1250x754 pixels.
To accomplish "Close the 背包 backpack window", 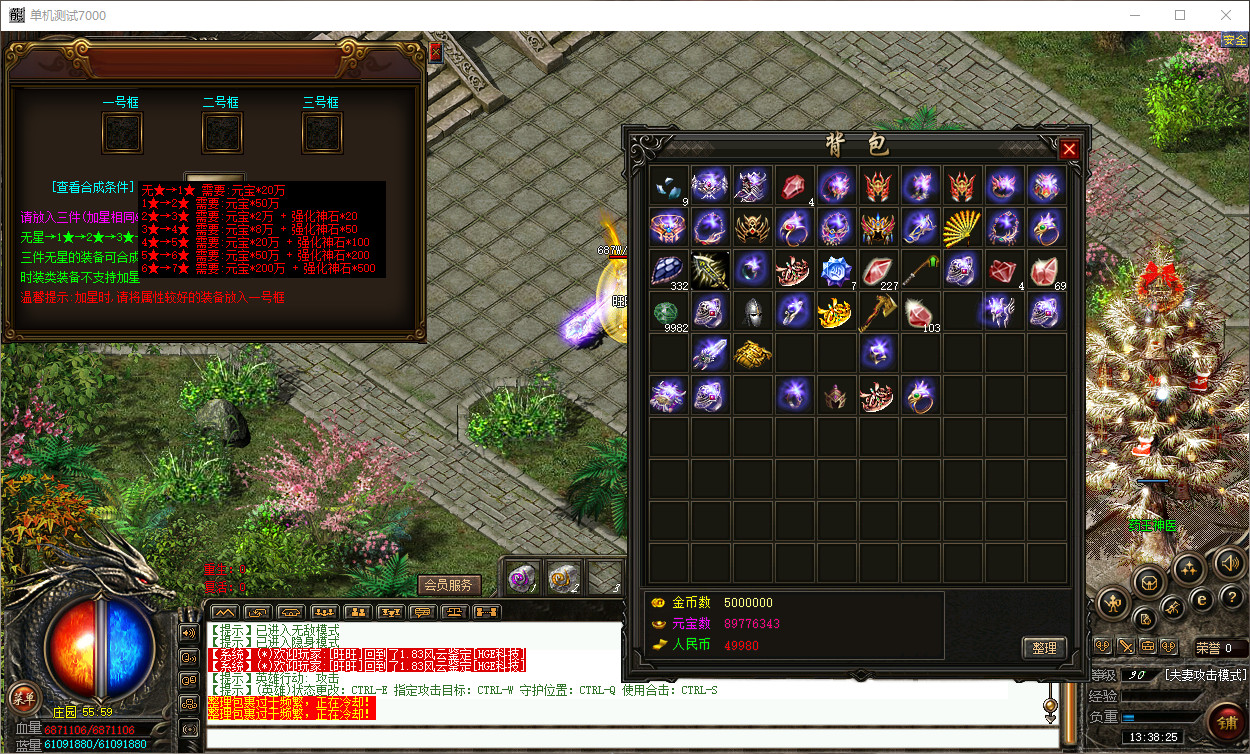I will 1069,149.
